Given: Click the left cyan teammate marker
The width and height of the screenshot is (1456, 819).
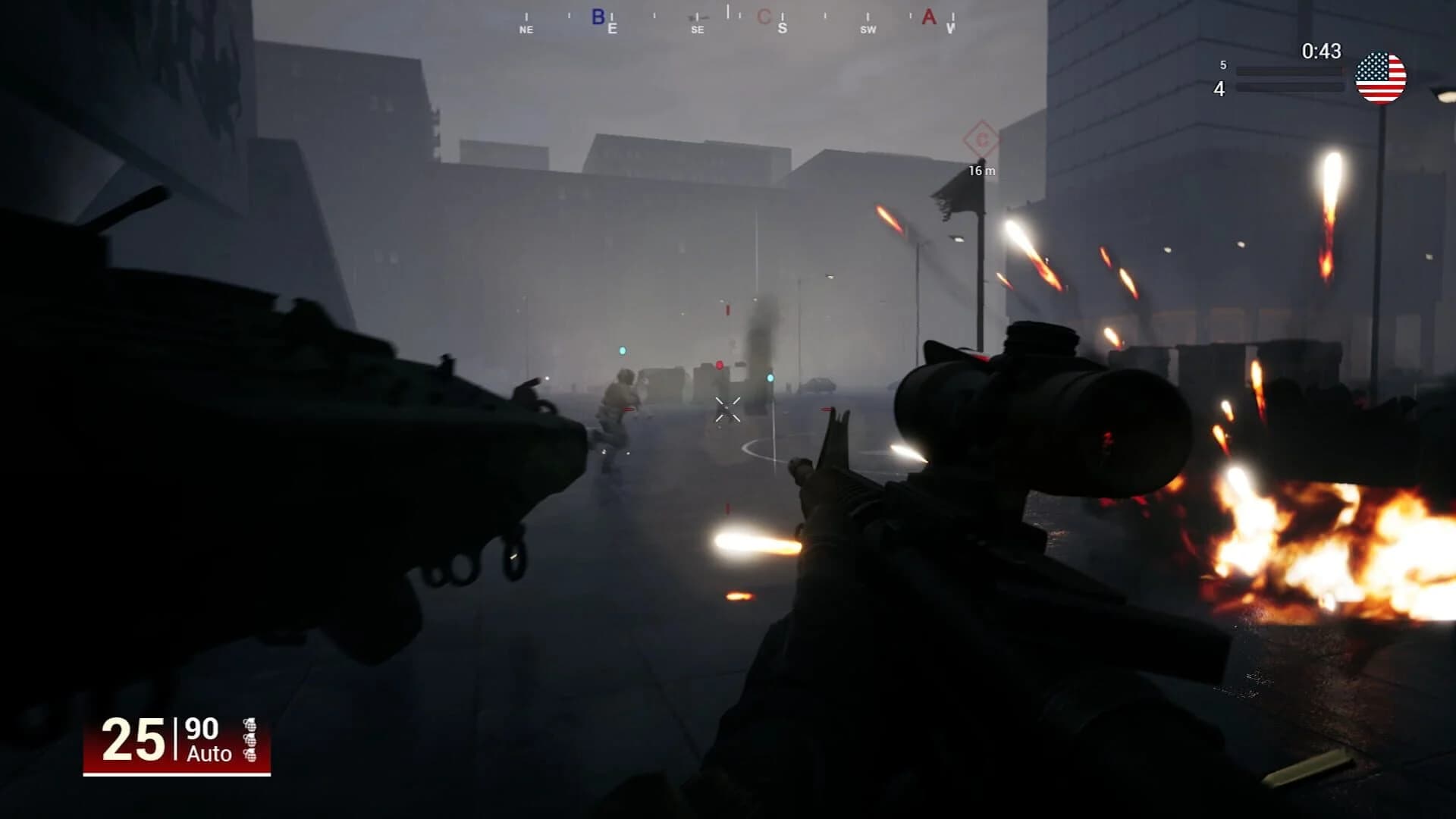Looking at the screenshot, I should [x=623, y=350].
